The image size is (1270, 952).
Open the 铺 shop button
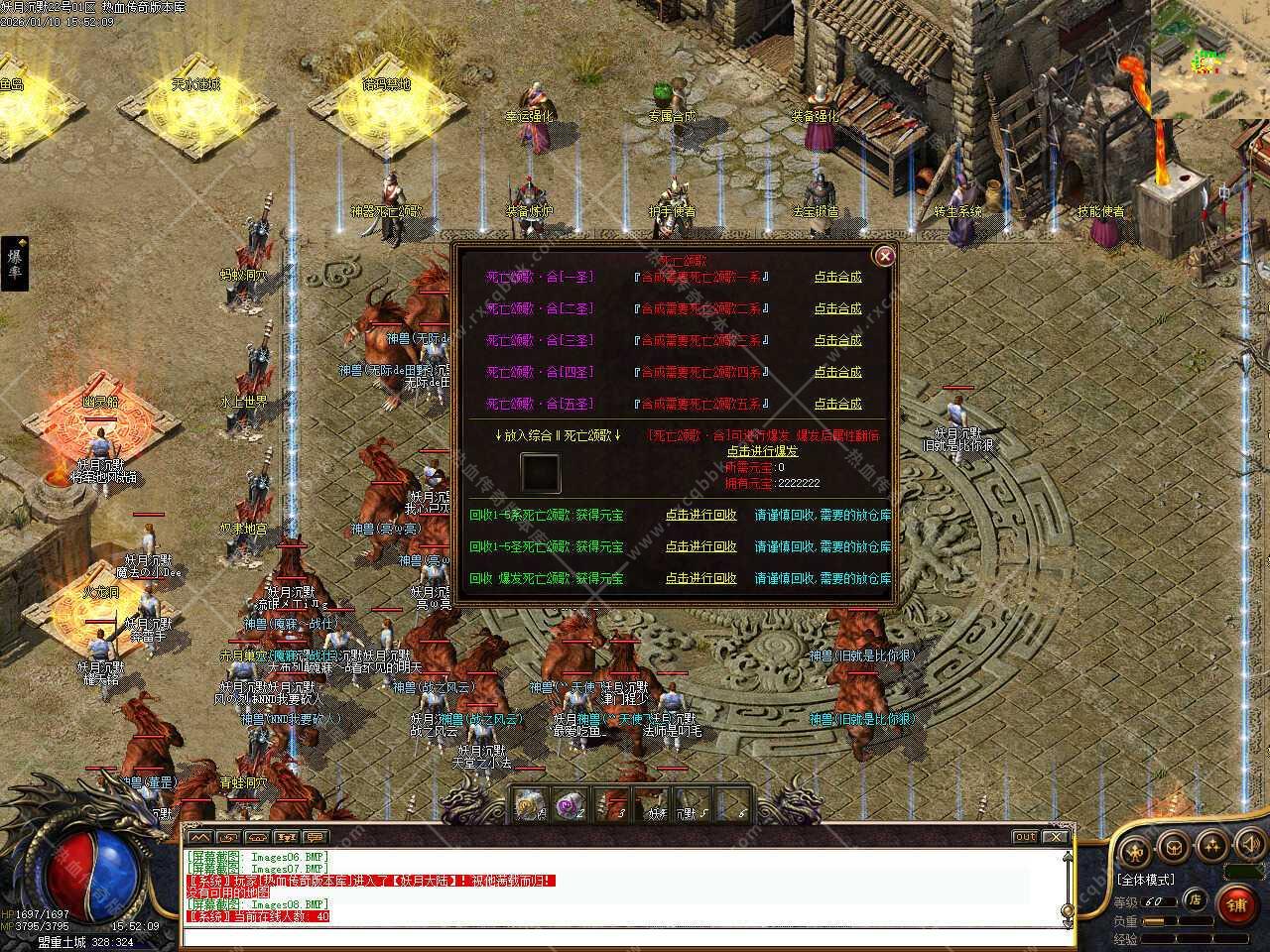point(1236,903)
